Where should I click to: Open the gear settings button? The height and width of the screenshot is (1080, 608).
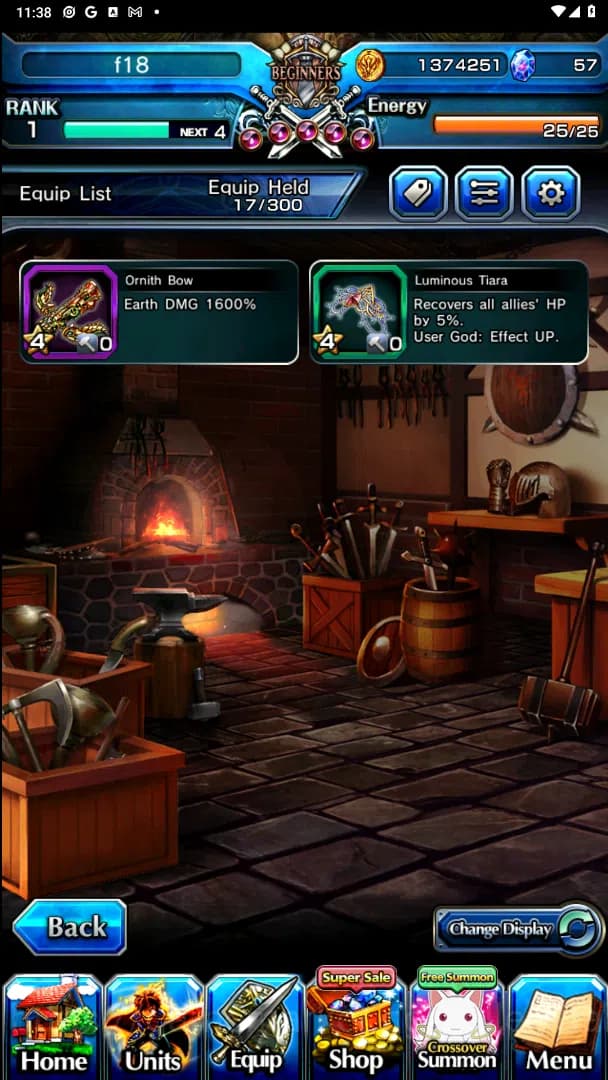tap(551, 193)
